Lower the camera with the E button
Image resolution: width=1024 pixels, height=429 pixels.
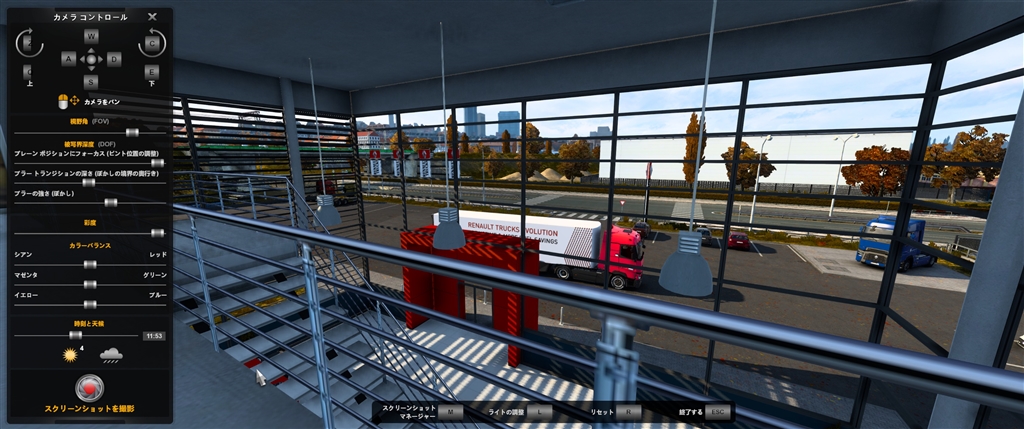tap(152, 72)
